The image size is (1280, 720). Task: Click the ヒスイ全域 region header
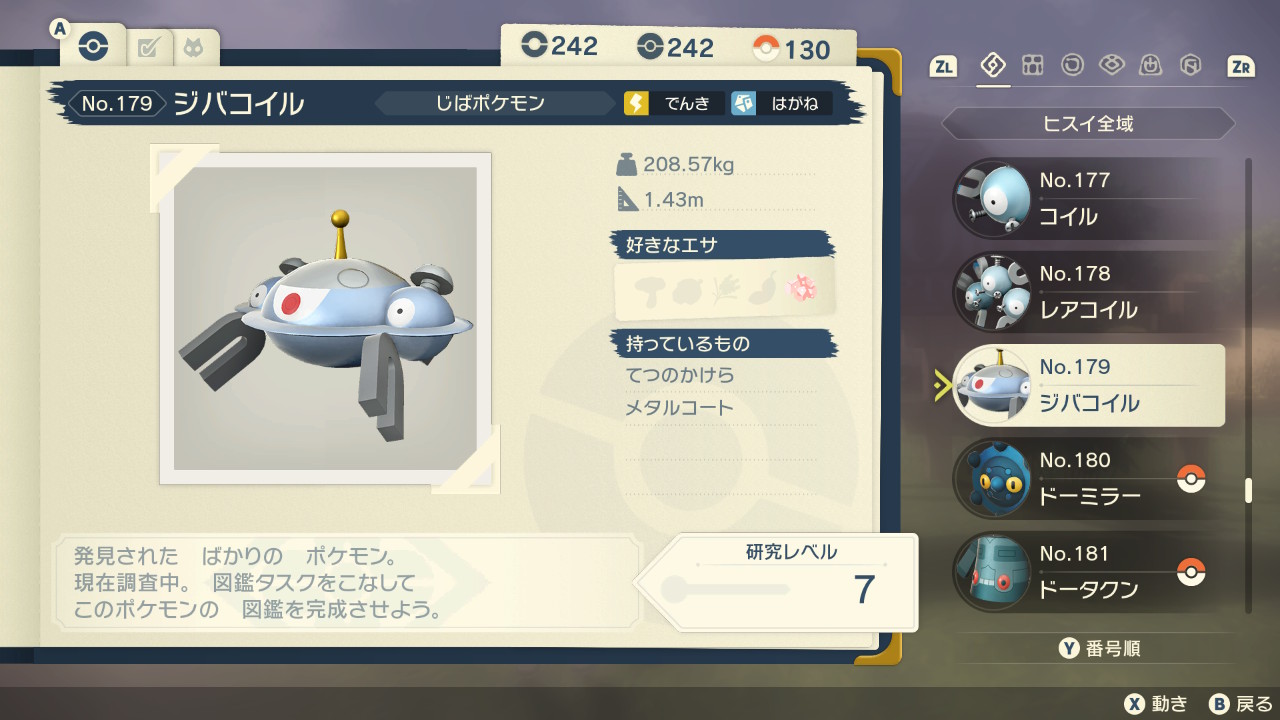coord(1088,124)
